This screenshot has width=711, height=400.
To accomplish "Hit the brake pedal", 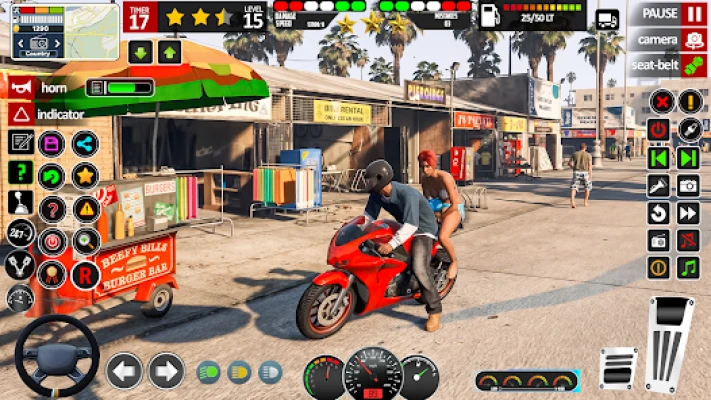I will (618, 367).
